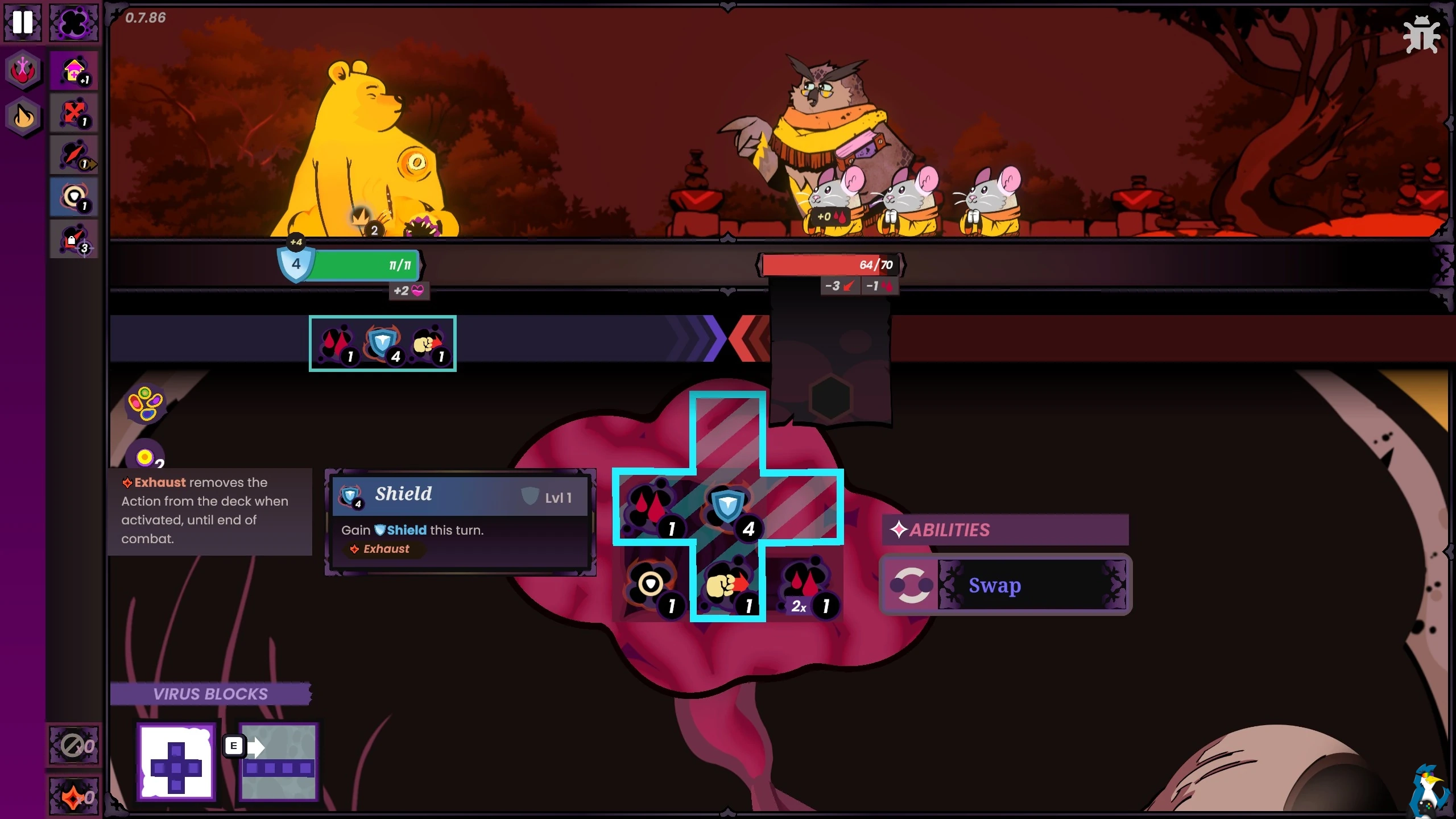
Task: Select the pink house +1 action icon
Action: point(74,71)
